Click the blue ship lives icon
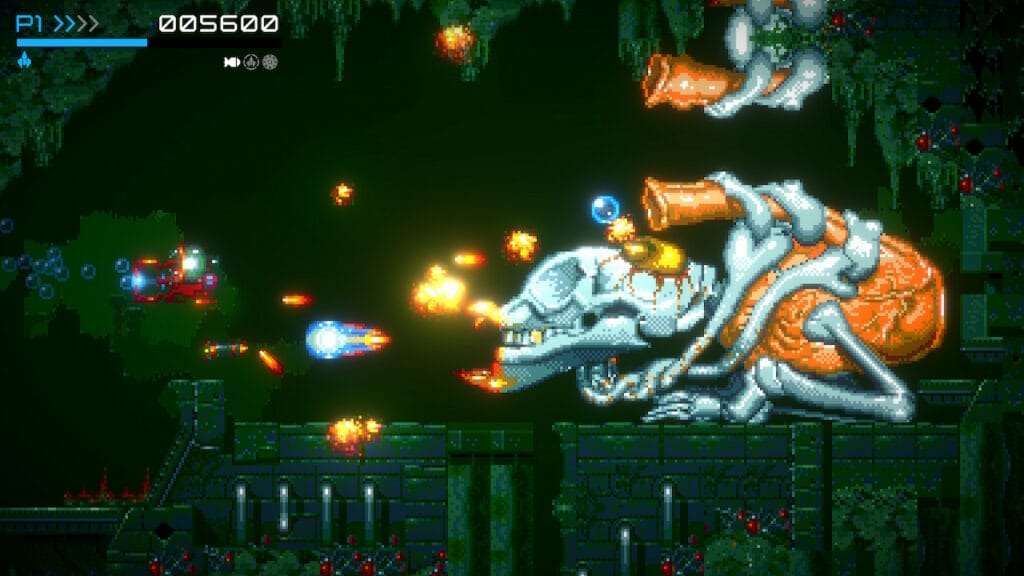This screenshot has height=576, width=1024. (23, 61)
